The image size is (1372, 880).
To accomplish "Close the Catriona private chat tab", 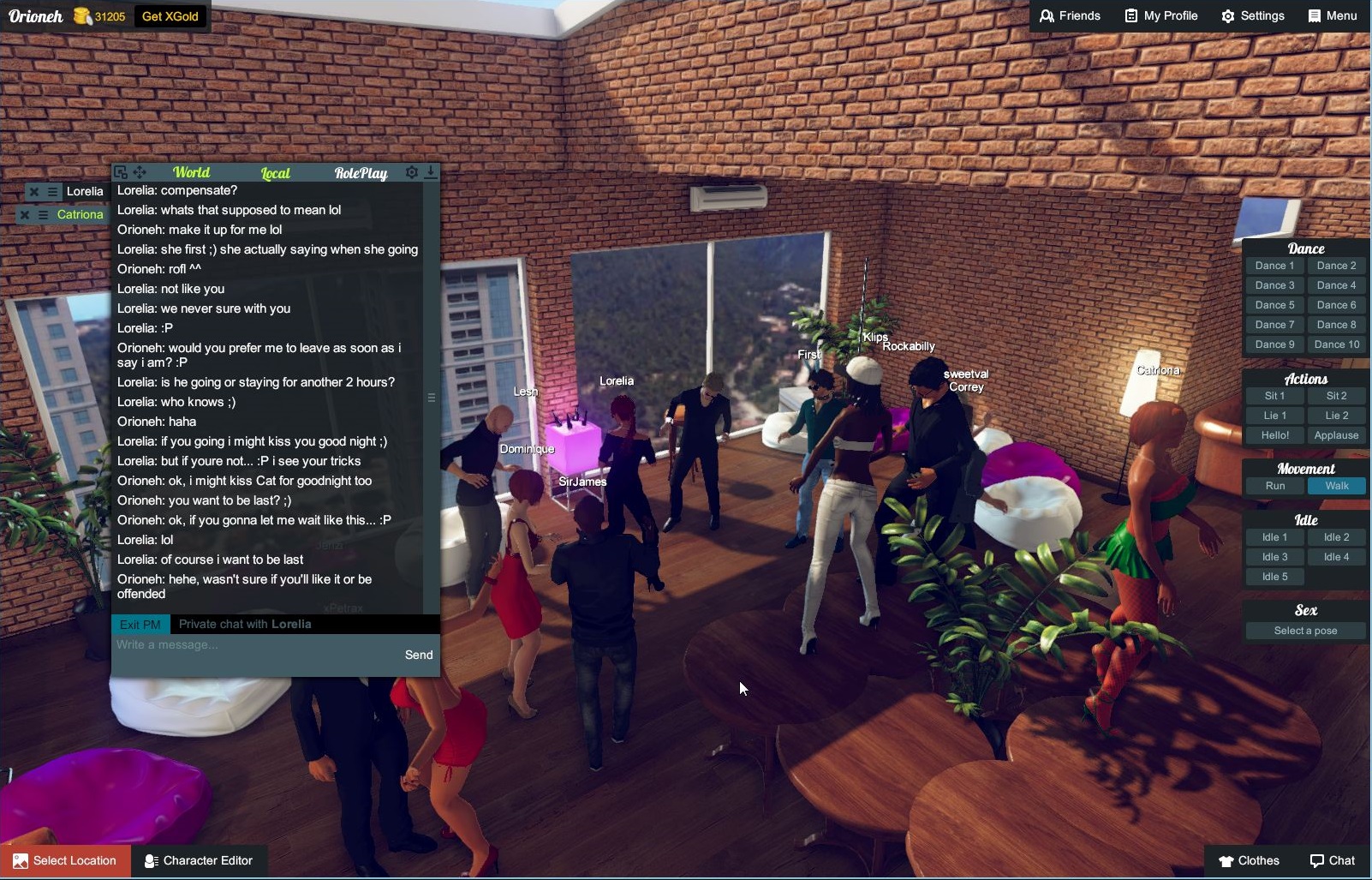I will tap(23, 214).
